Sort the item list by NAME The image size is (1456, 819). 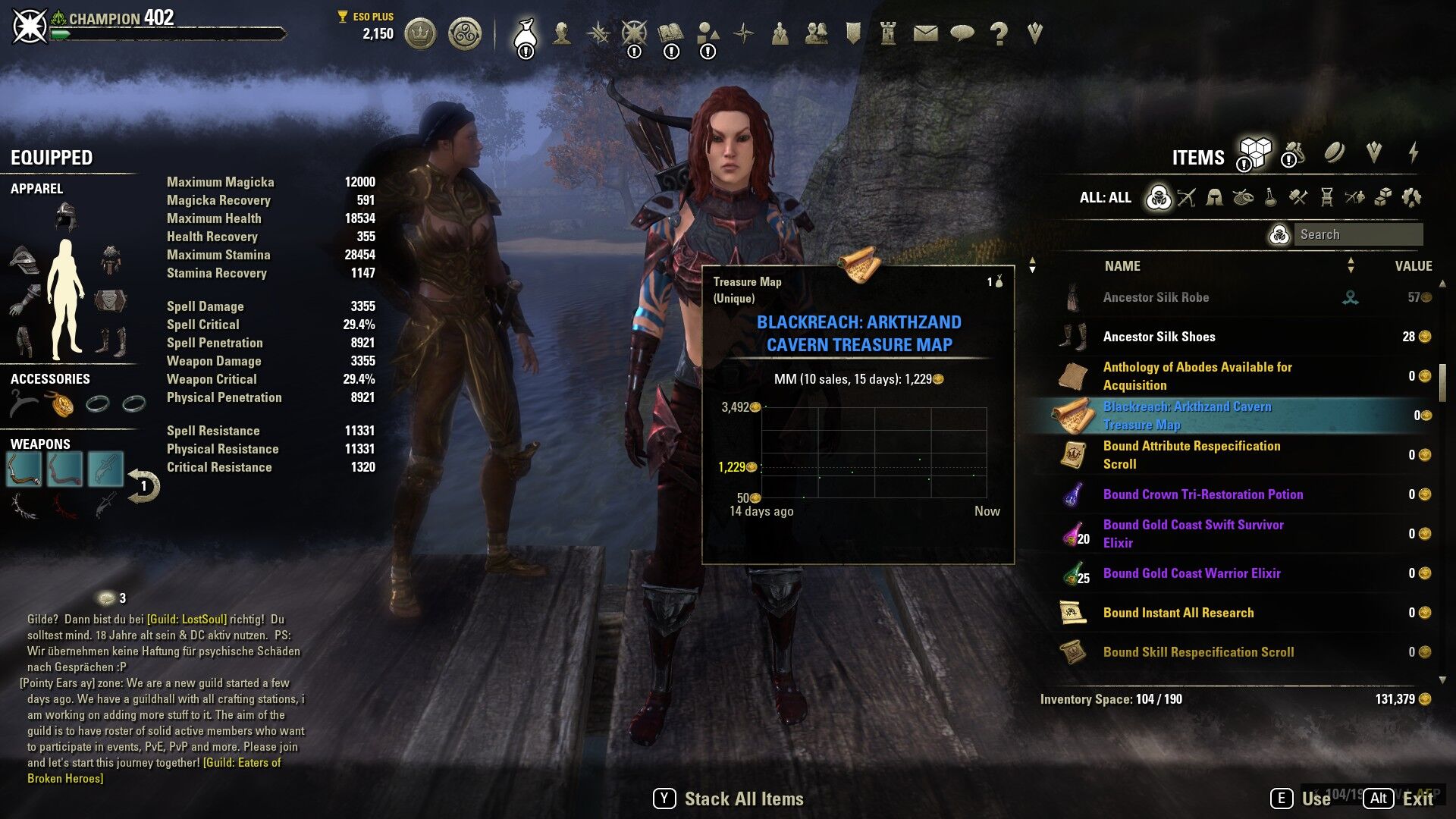pos(1122,266)
